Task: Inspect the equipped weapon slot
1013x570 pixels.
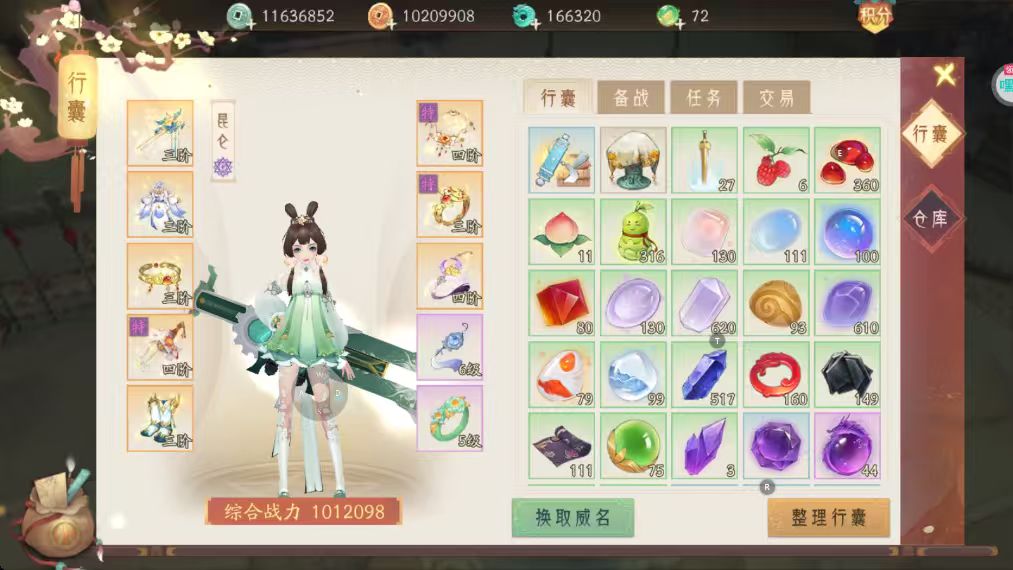Action: coord(160,133)
